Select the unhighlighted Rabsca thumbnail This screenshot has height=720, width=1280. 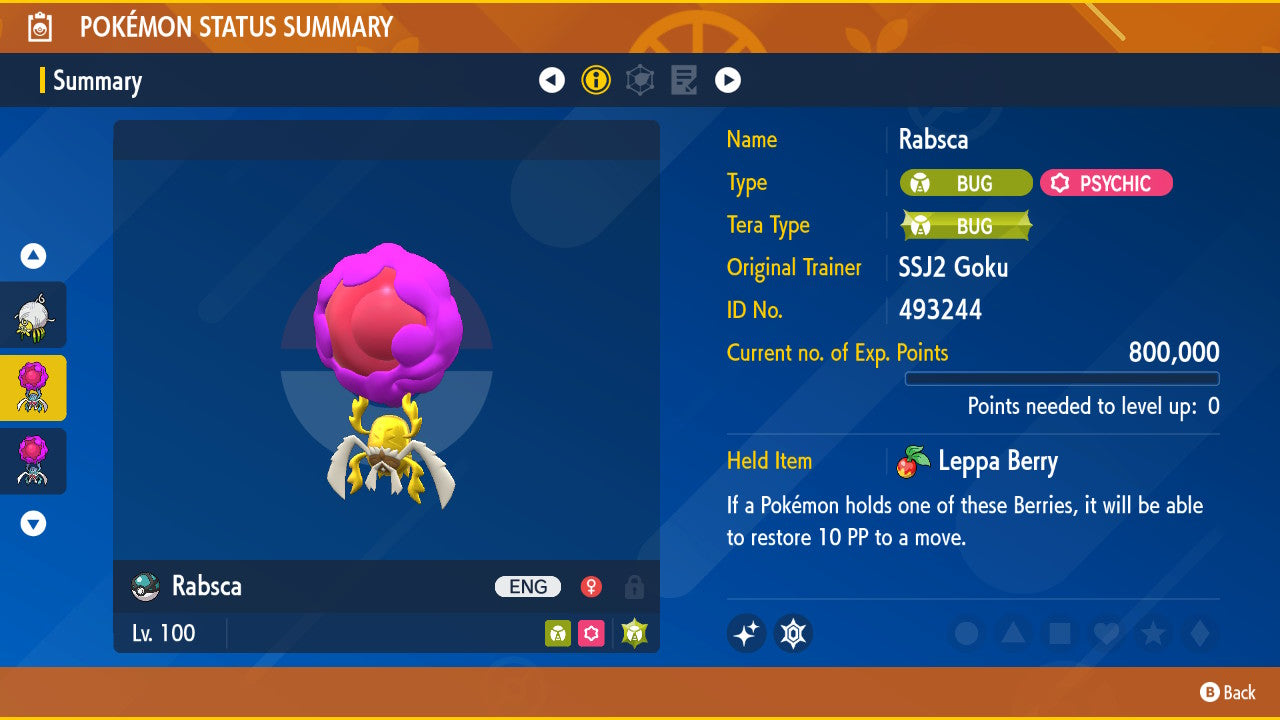(33, 461)
